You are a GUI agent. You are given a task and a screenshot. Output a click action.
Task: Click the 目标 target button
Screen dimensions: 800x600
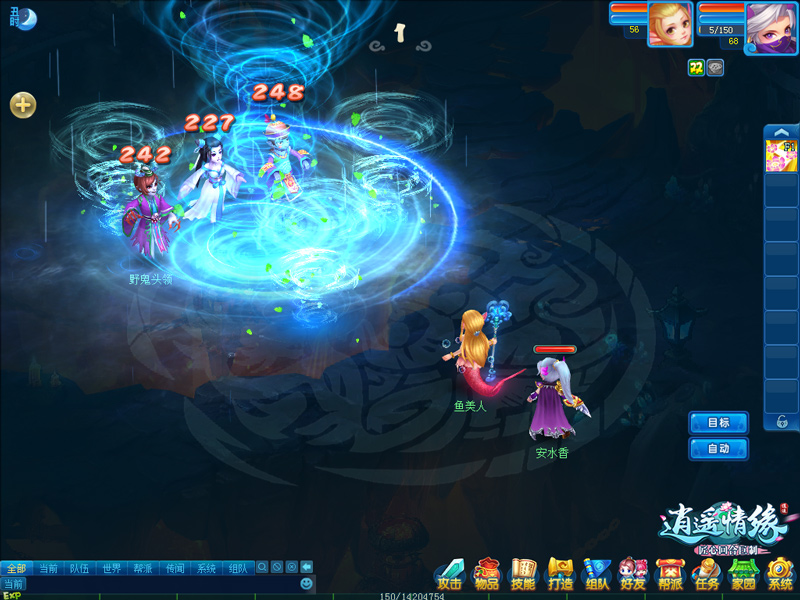(718, 423)
